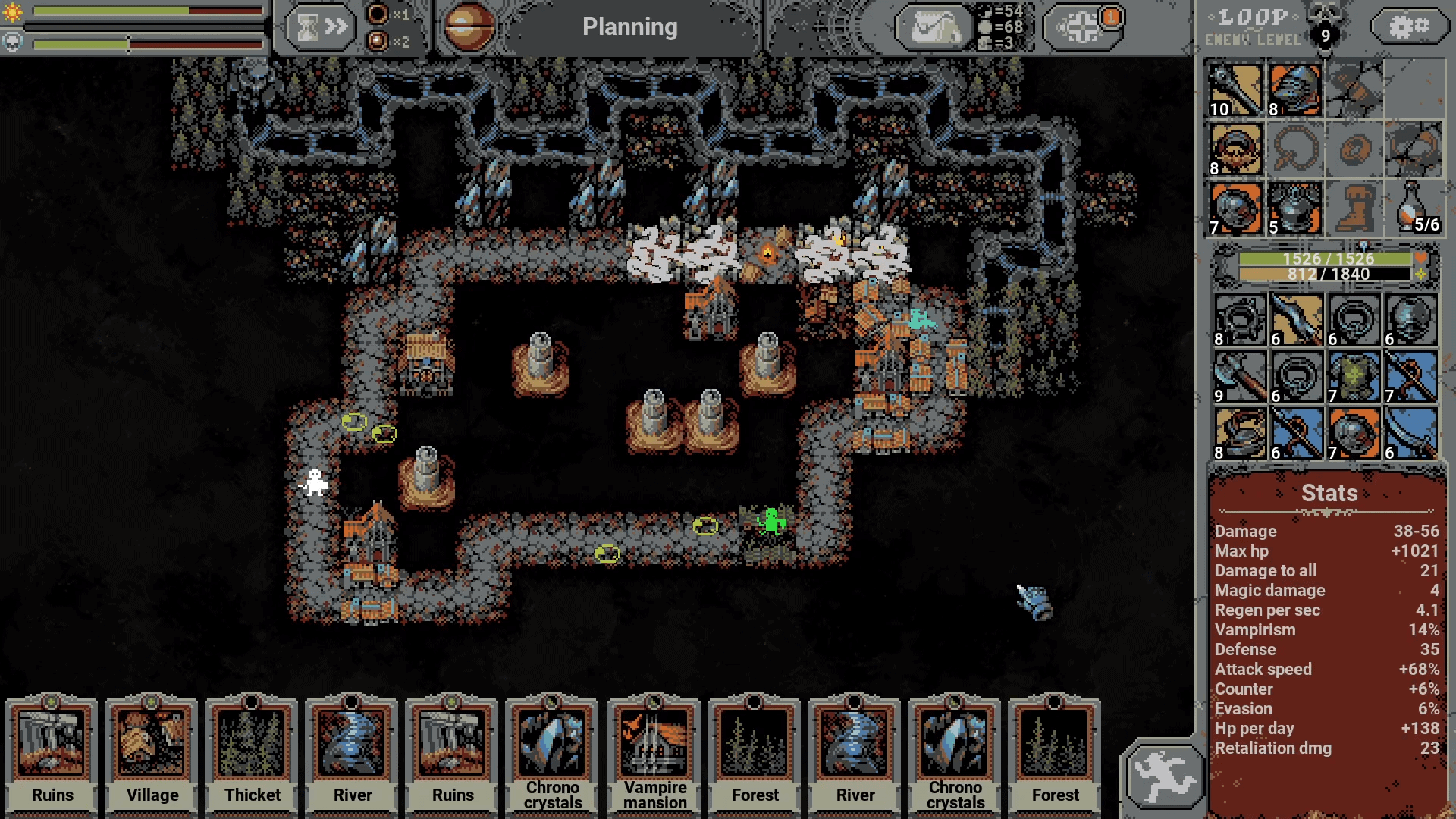The width and height of the screenshot is (1456, 819).
Task: Pick the level 9 axe in inventory
Action: pyautogui.click(x=1239, y=377)
